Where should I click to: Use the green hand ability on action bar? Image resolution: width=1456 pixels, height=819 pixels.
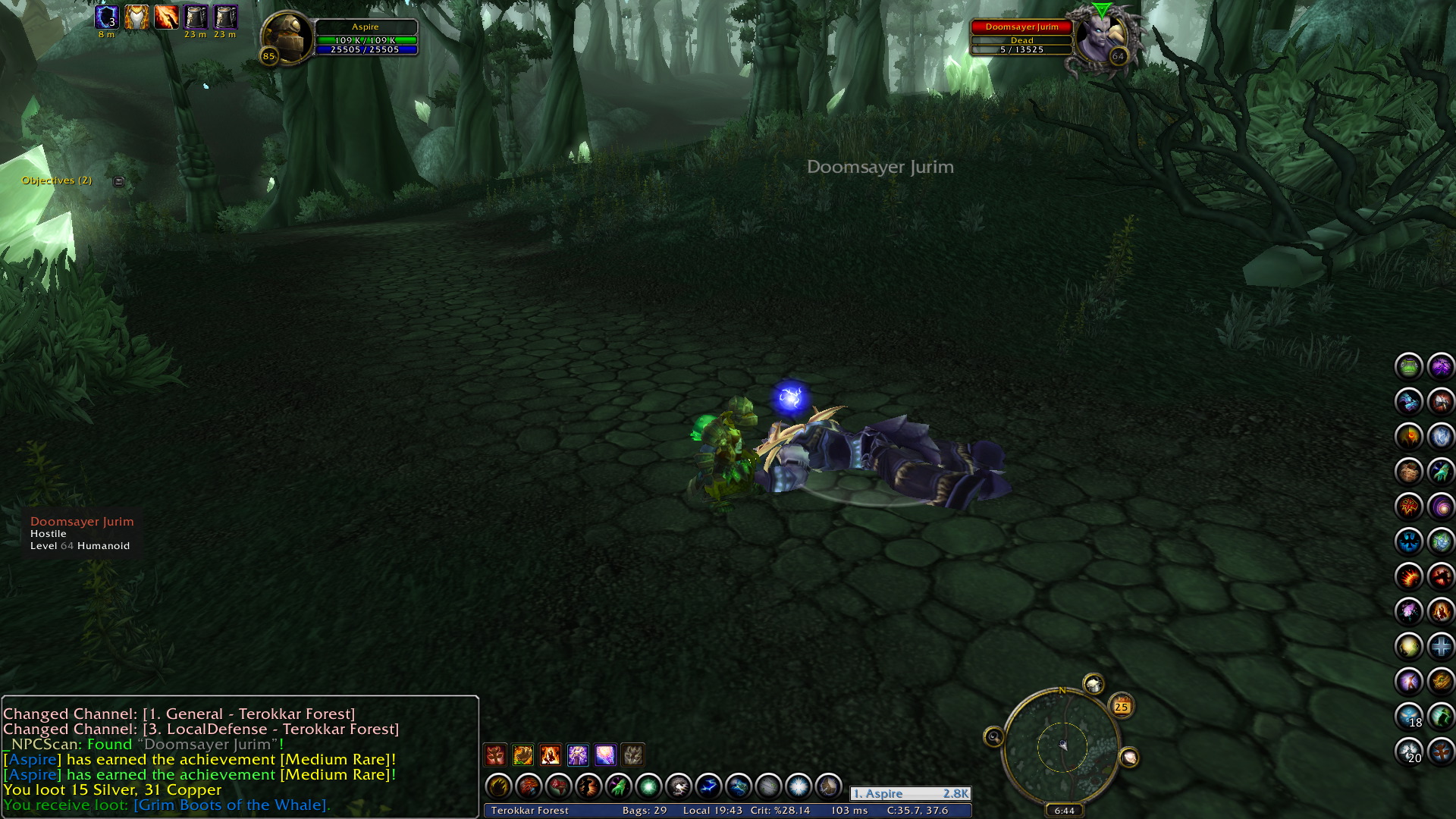coord(618,787)
